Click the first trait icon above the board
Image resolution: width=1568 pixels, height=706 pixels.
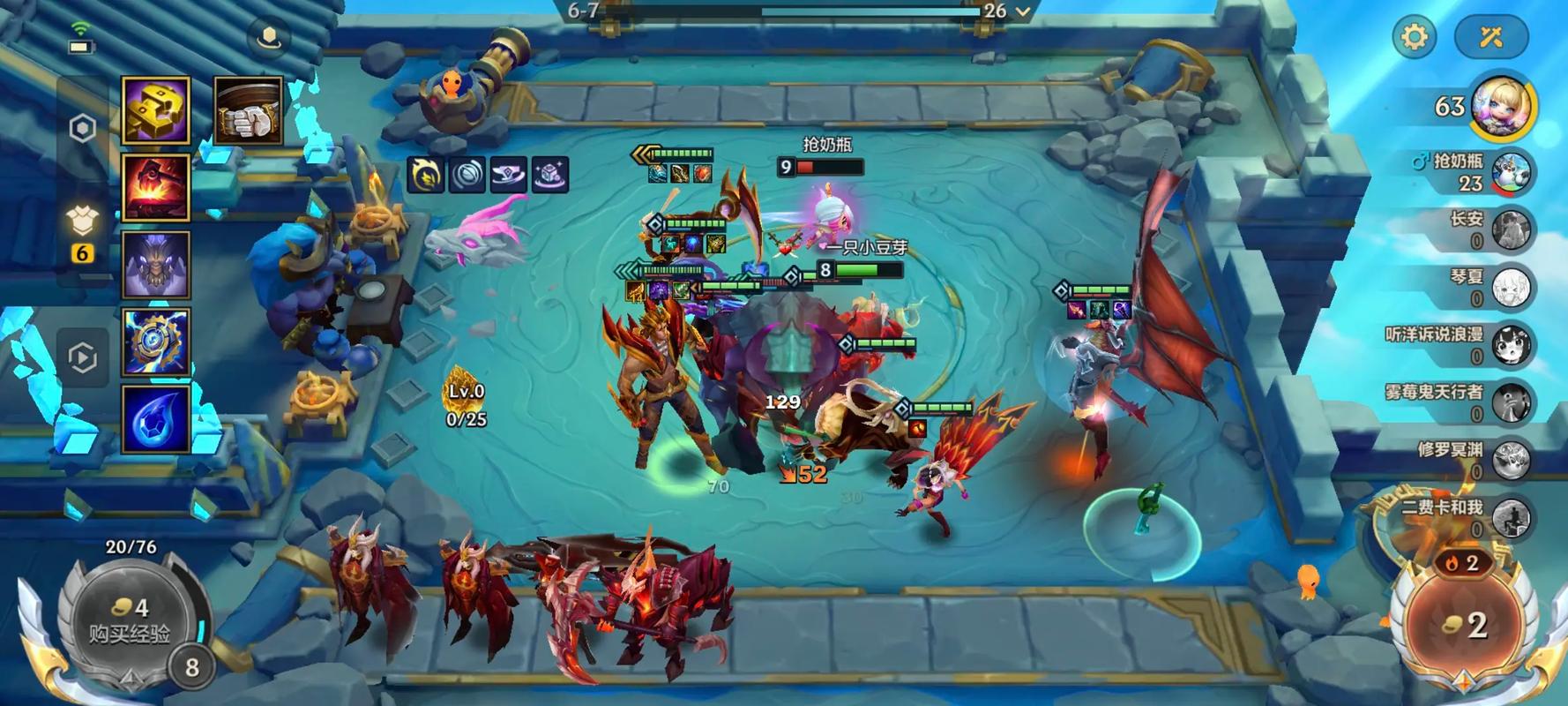pyautogui.click(x=425, y=175)
